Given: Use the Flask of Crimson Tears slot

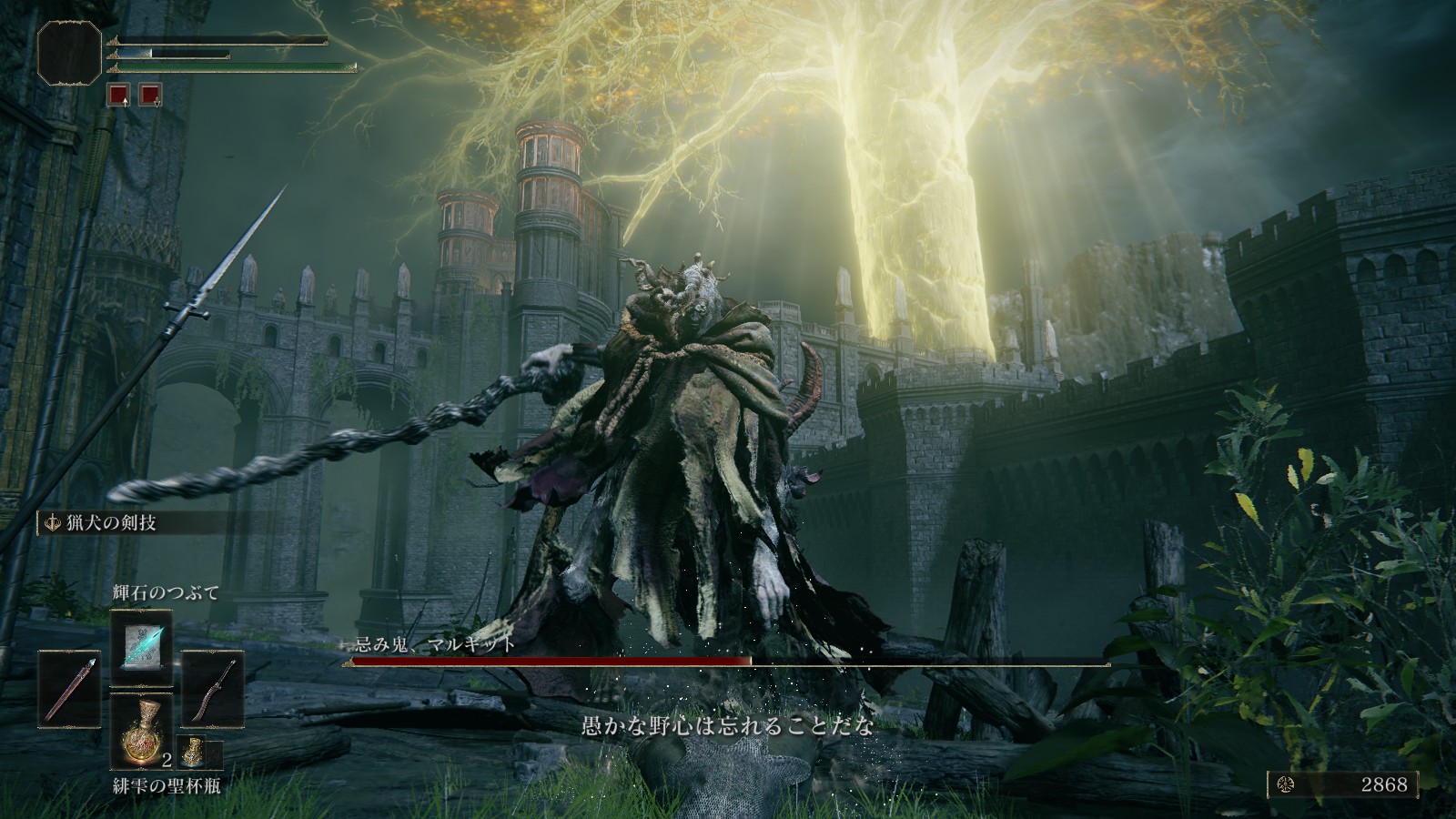Looking at the screenshot, I should point(141,731).
